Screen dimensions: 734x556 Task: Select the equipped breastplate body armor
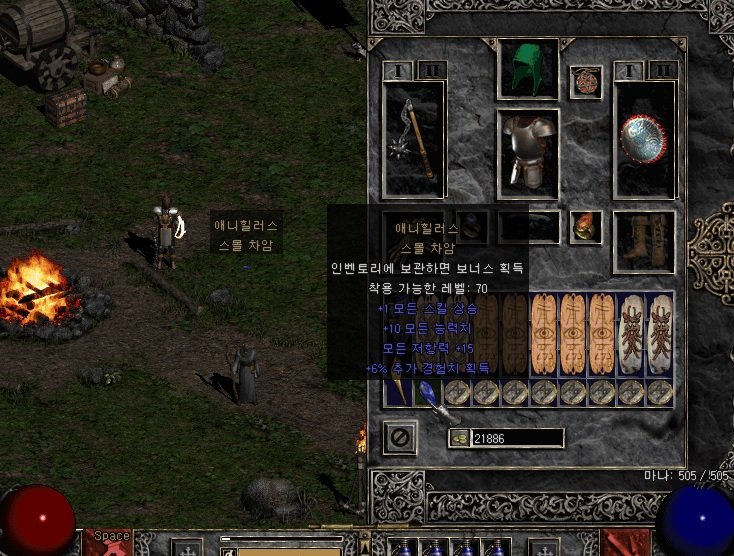tap(528, 150)
